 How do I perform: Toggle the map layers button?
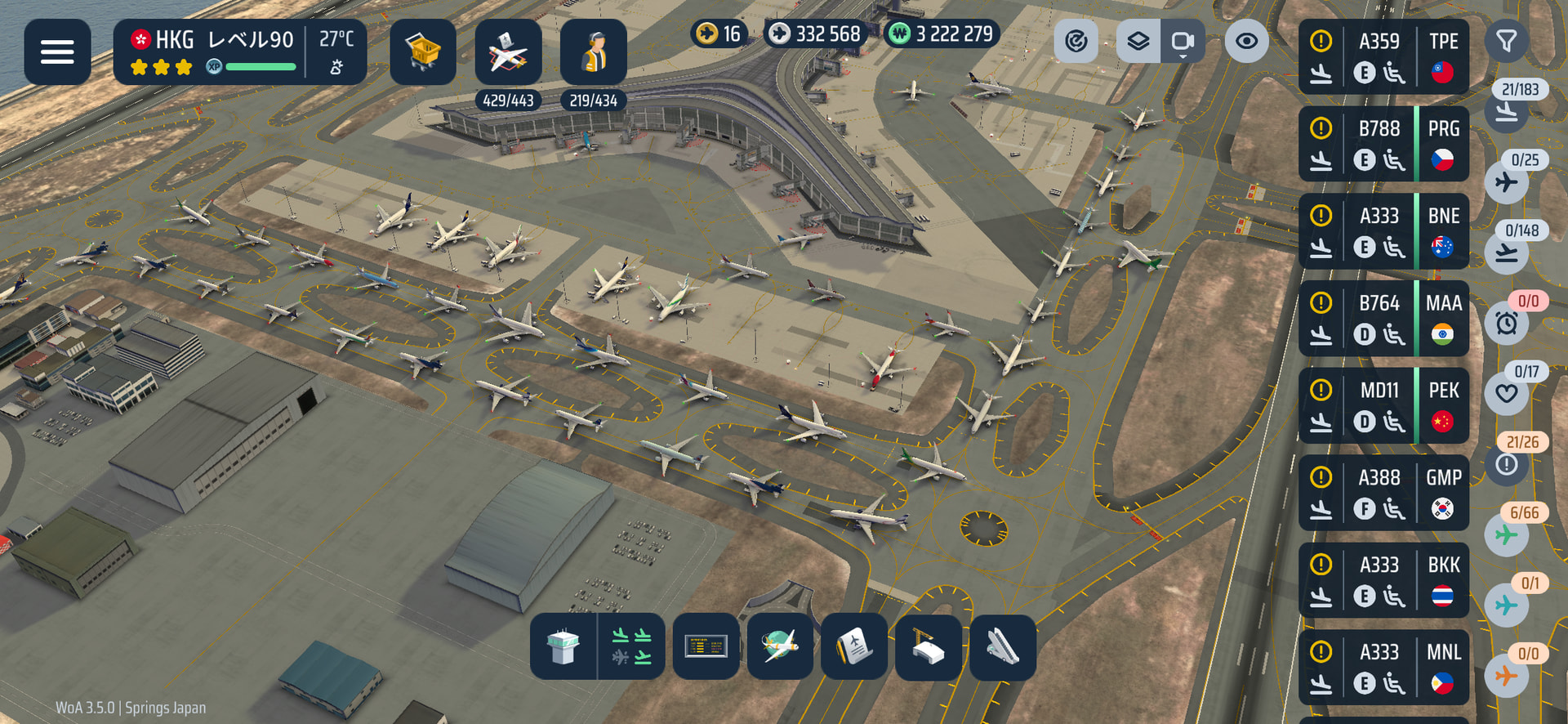[1138, 41]
